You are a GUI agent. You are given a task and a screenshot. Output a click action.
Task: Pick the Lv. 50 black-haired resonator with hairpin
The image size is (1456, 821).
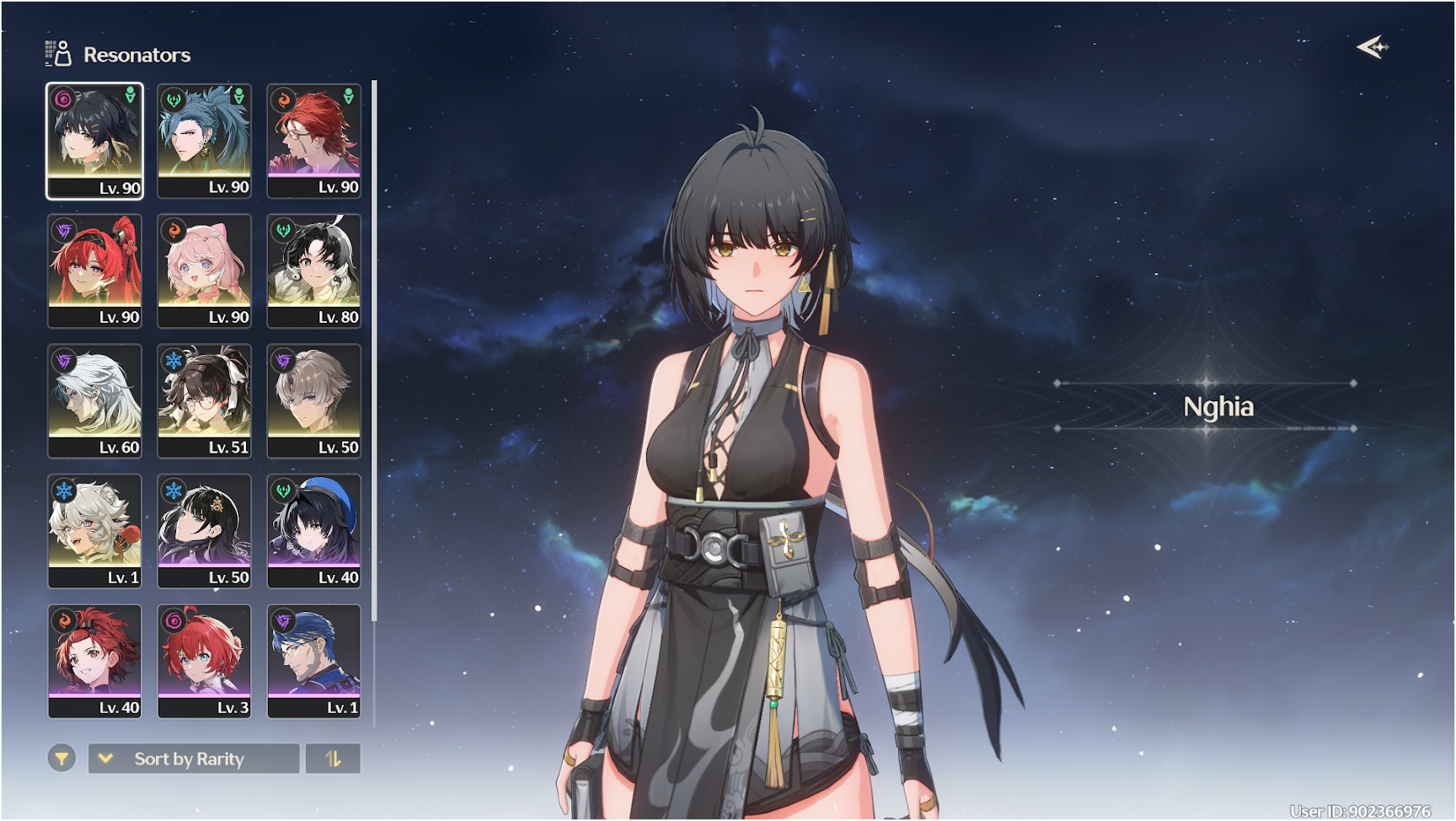204,530
